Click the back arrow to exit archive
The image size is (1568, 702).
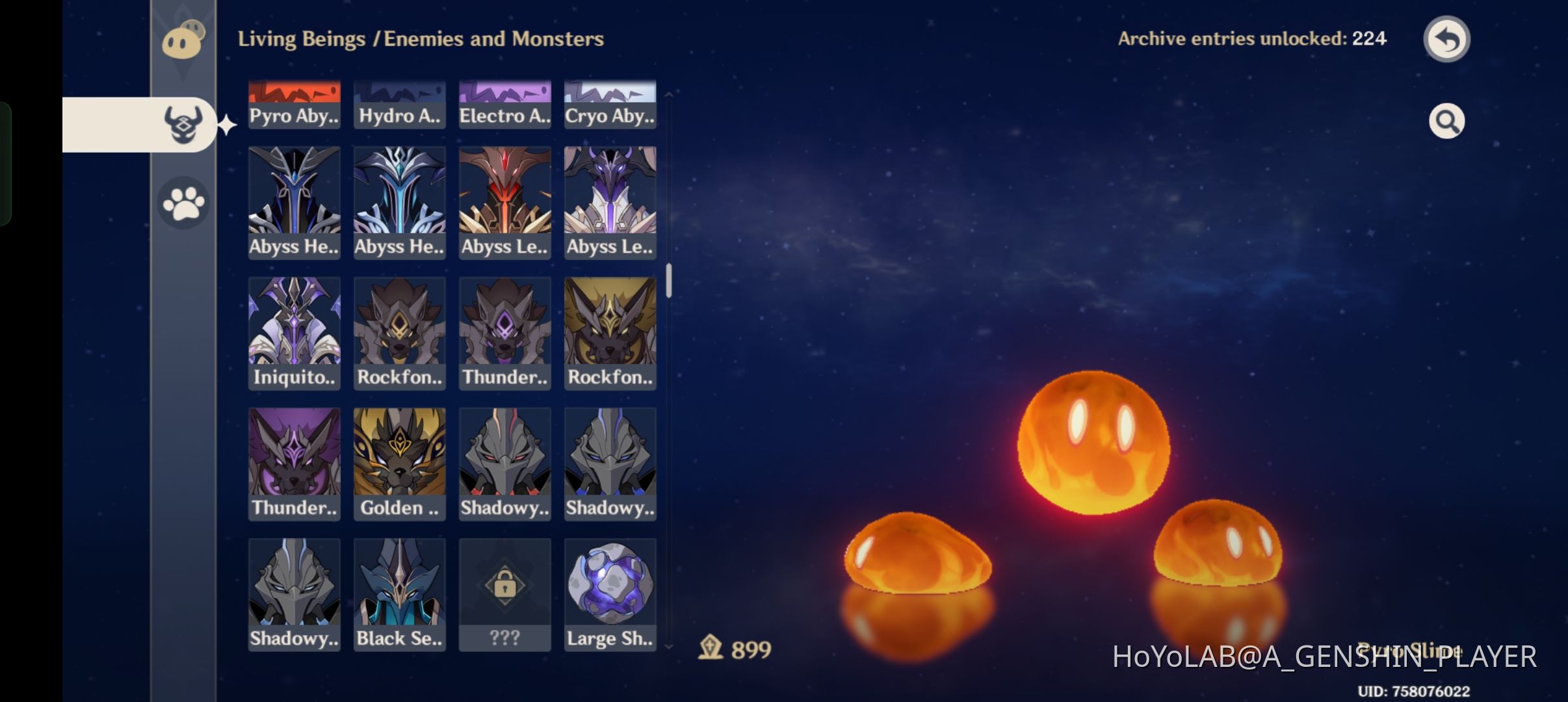point(1446,38)
